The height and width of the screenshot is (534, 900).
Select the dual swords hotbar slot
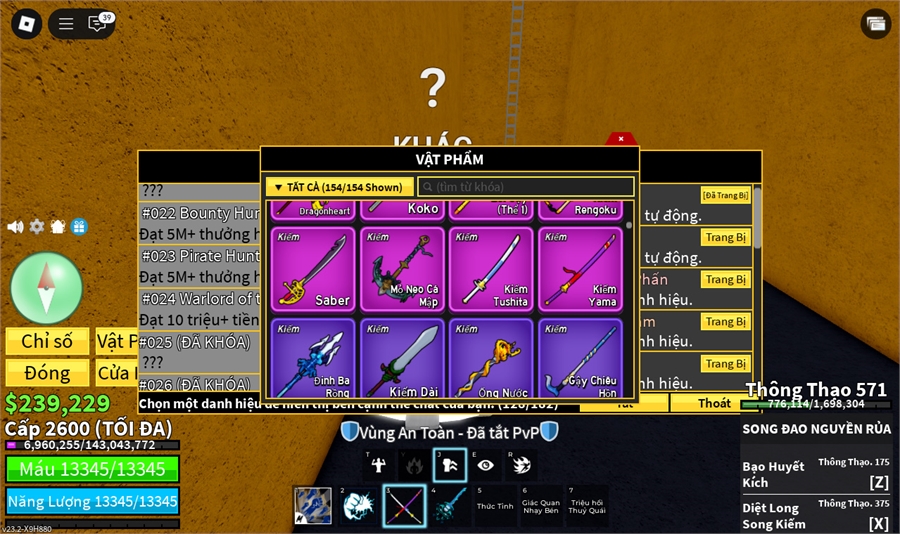(403, 506)
